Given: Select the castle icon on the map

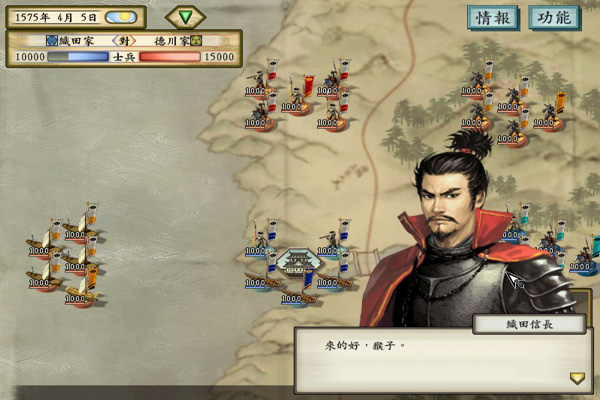Looking at the screenshot, I should [296, 263].
